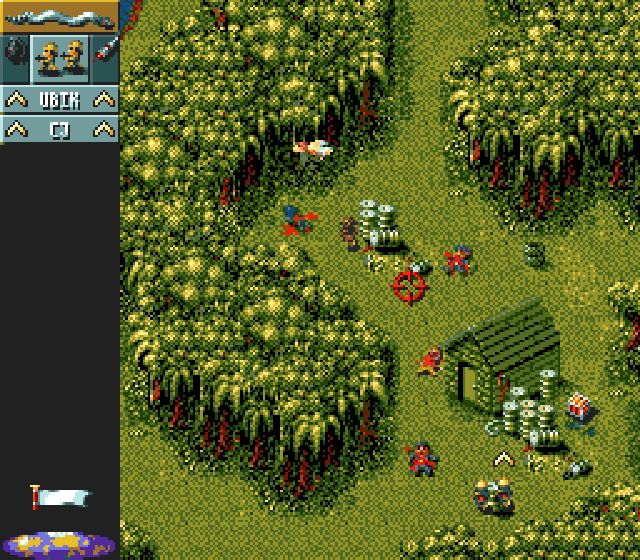
Task: Select trooper CJ in the squad list
Action: 59,129
